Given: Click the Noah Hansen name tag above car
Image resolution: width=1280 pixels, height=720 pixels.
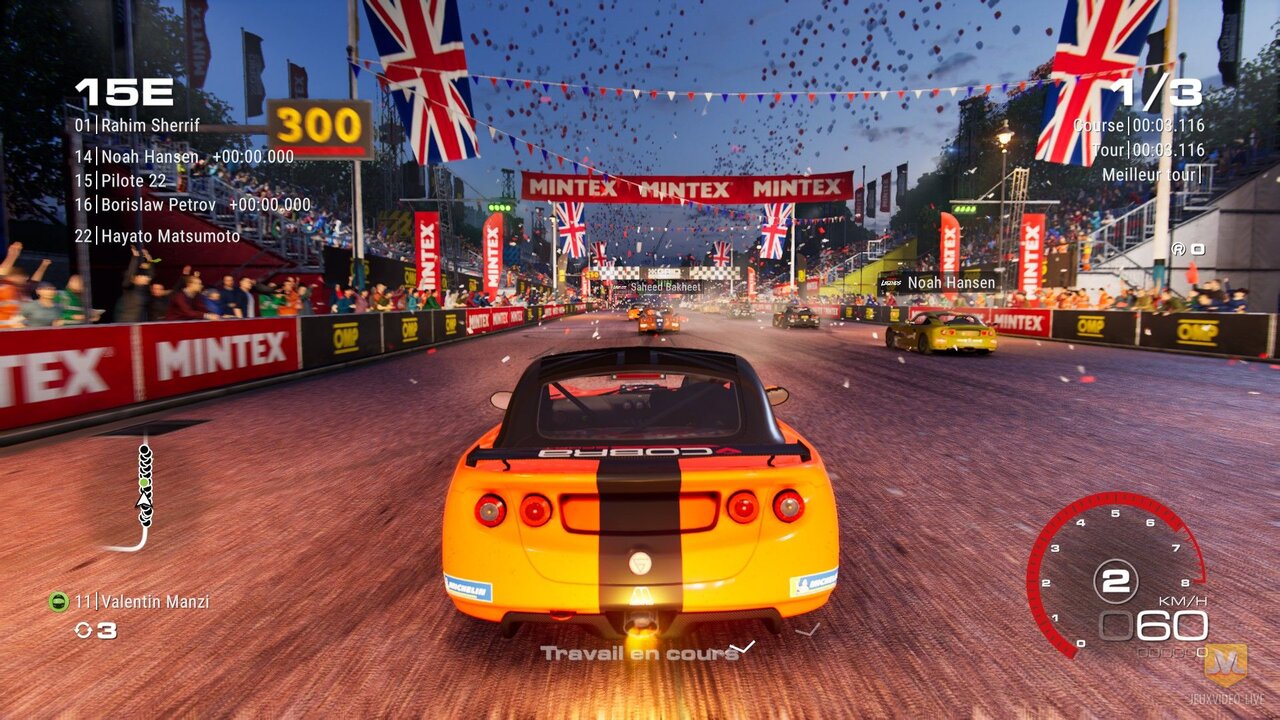Looking at the screenshot, I should (x=950, y=283).
